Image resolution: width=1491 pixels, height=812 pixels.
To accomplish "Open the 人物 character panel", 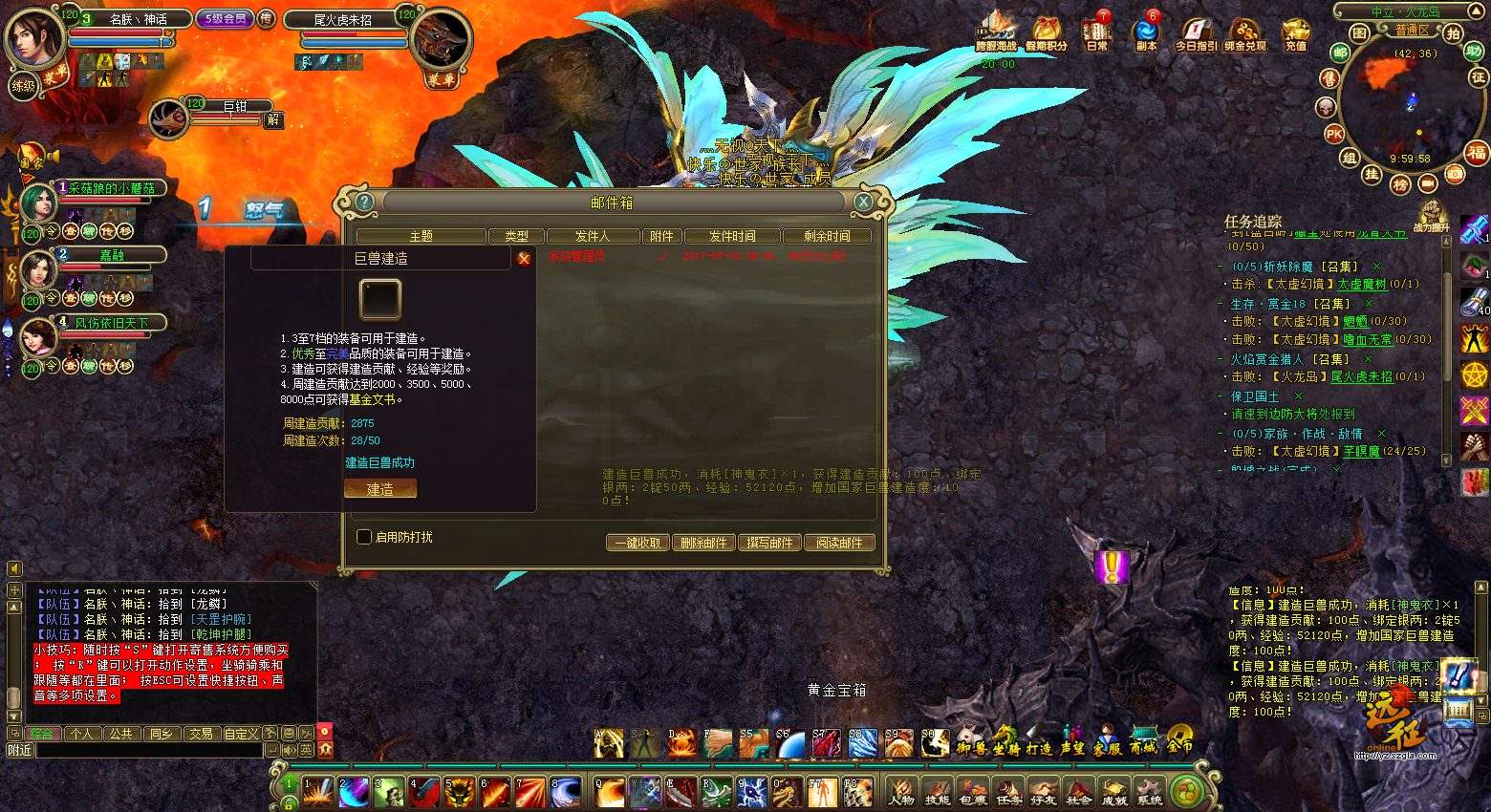I will click(901, 791).
